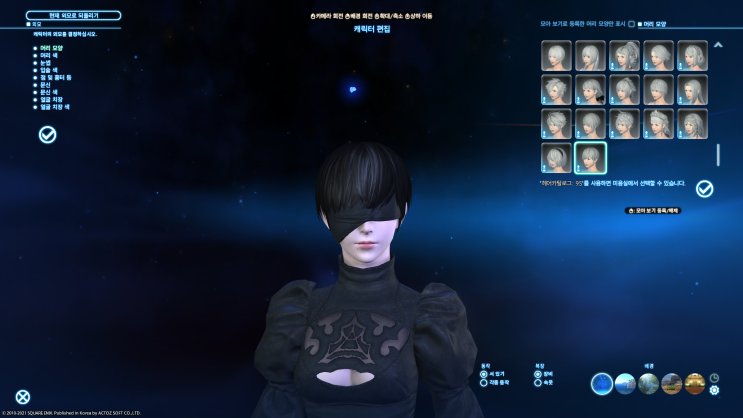
Task: Switch to the starry space background
Action: pyautogui.click(x=601, y=384)
